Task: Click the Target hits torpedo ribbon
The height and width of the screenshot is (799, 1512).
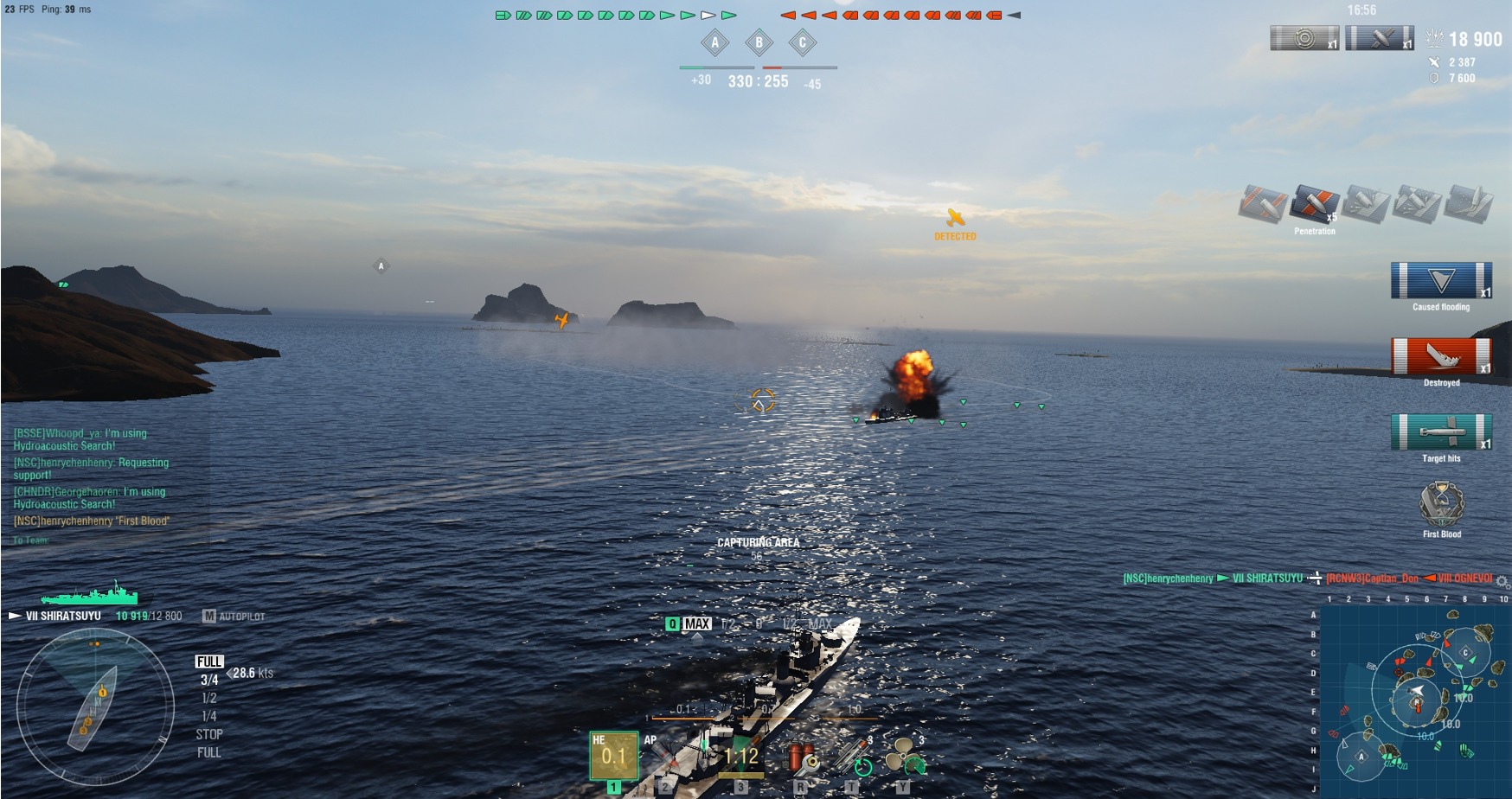Action: click(x=1441, y=432)
